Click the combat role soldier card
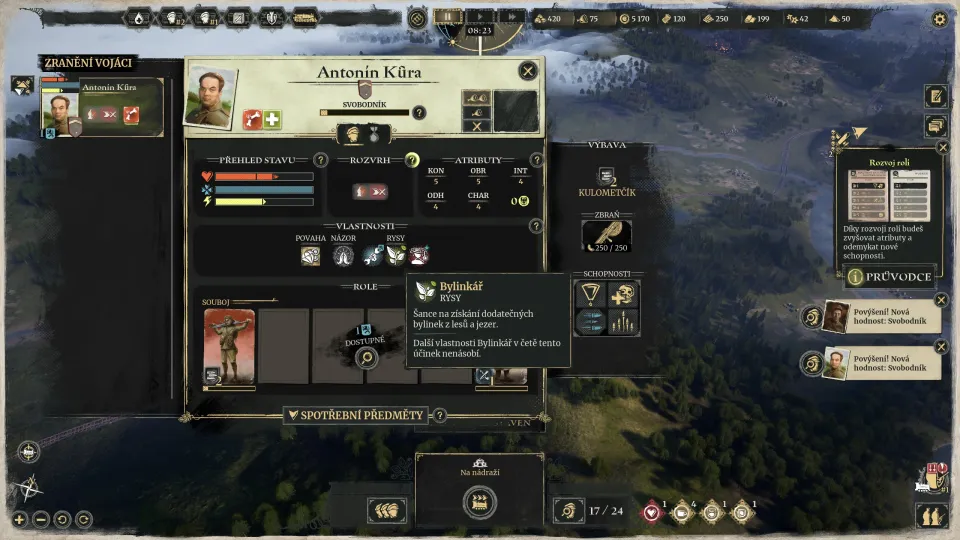Viewport: 960px width, 540px height. point(229,346)
